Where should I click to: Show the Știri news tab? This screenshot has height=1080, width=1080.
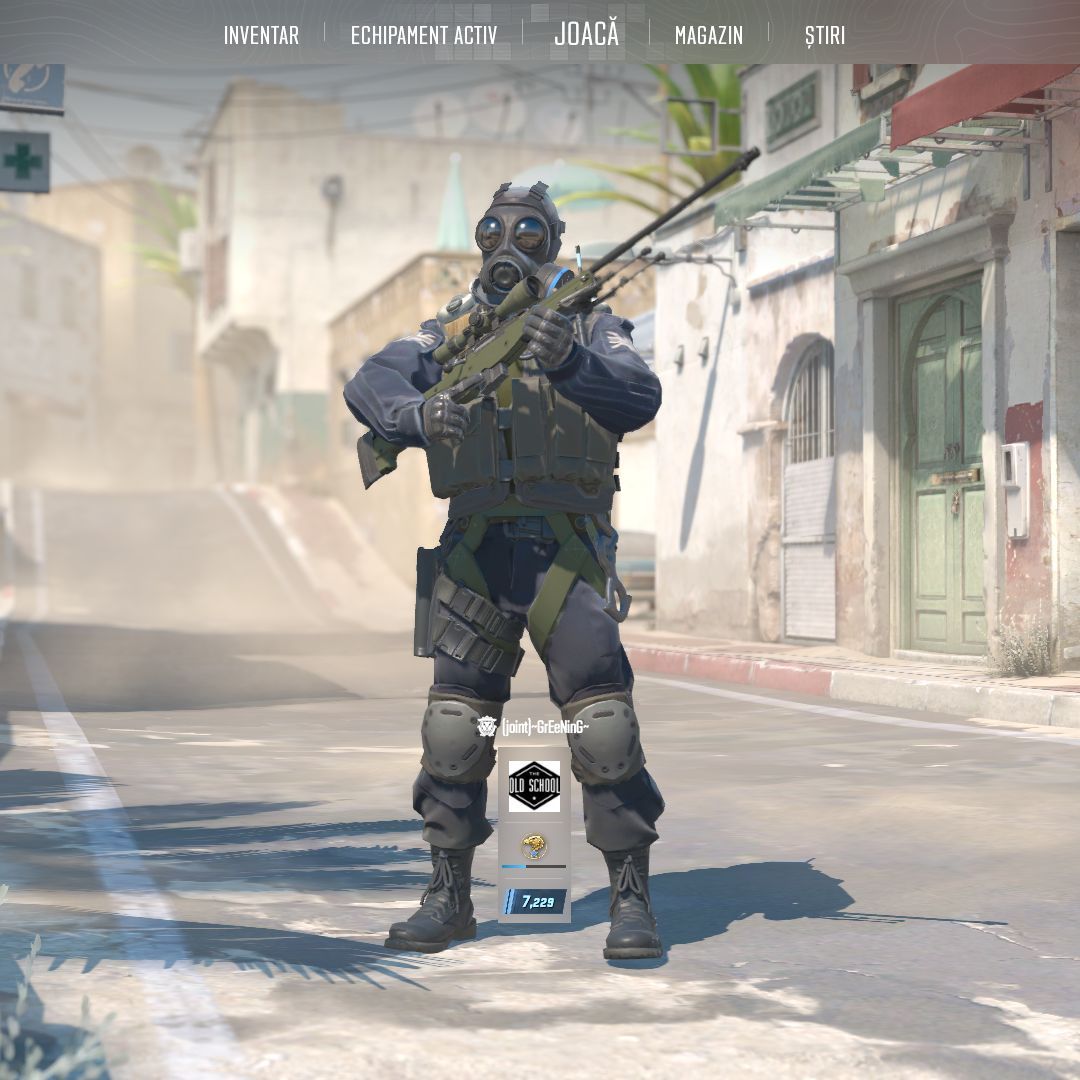pyautogui.click(x=824, y=35)
